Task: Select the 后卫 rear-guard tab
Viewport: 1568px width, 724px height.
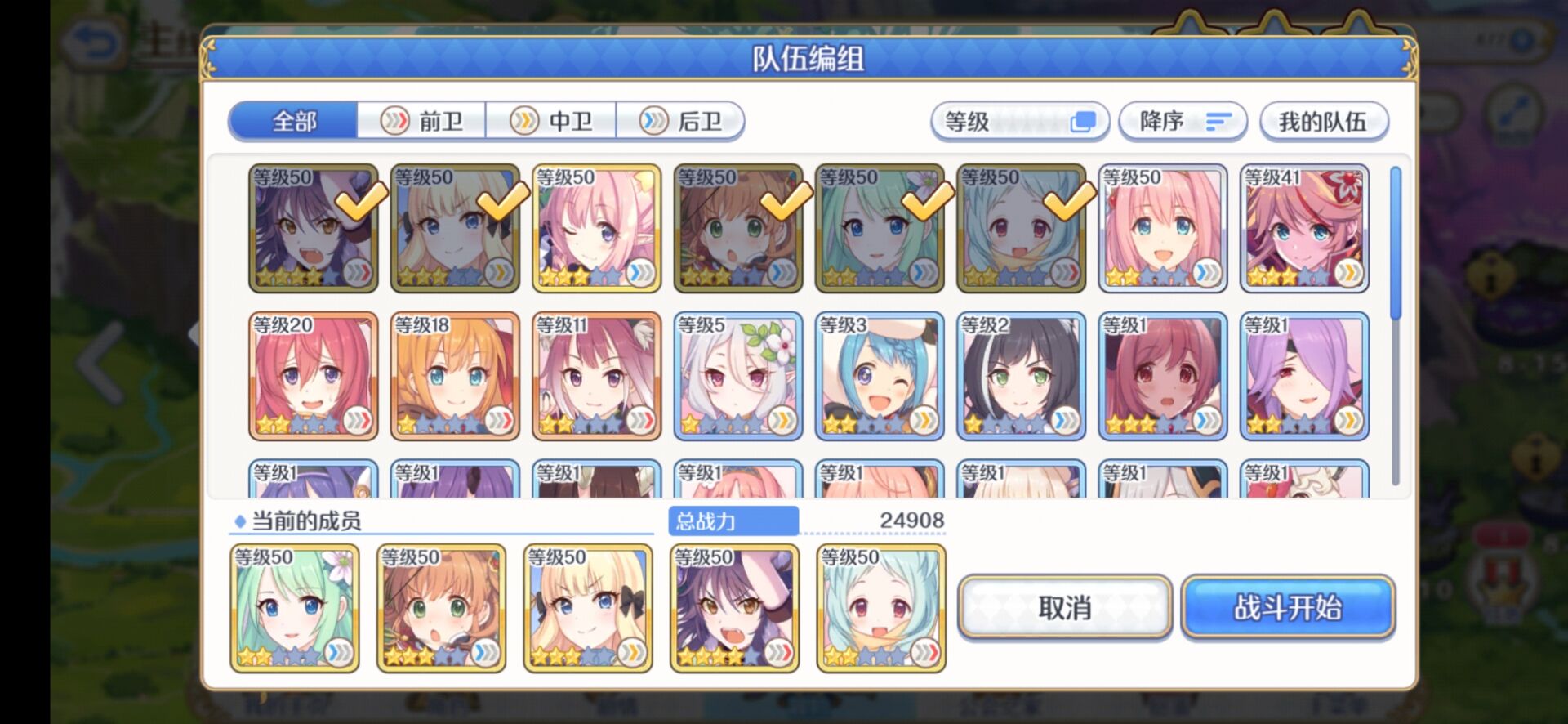Action: [680, 122]
